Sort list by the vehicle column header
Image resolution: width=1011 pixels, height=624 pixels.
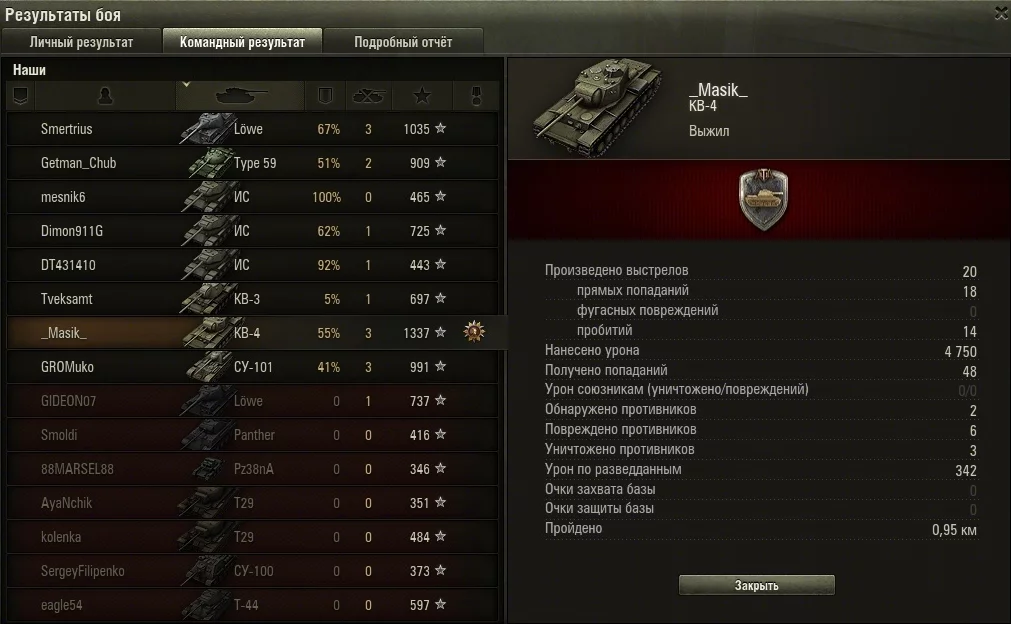(x=240, y=96)
